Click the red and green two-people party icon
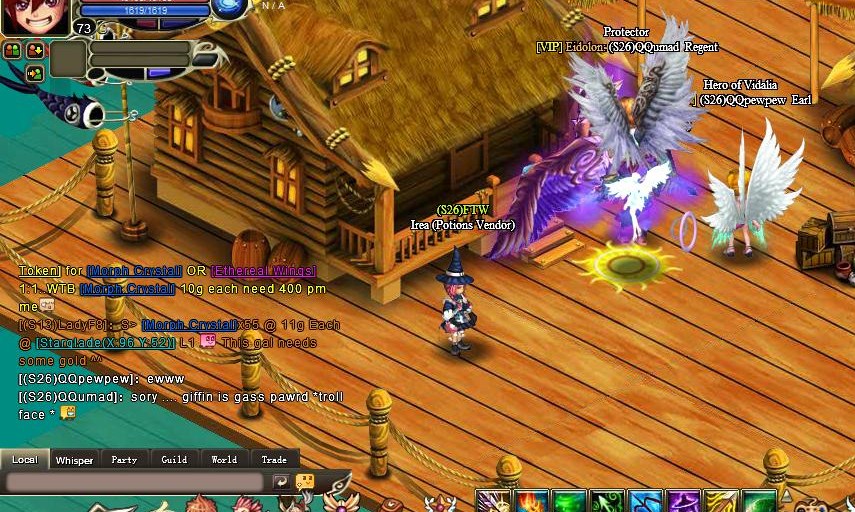This screenshot has width=855, height=512. click(x=12, y=49)
